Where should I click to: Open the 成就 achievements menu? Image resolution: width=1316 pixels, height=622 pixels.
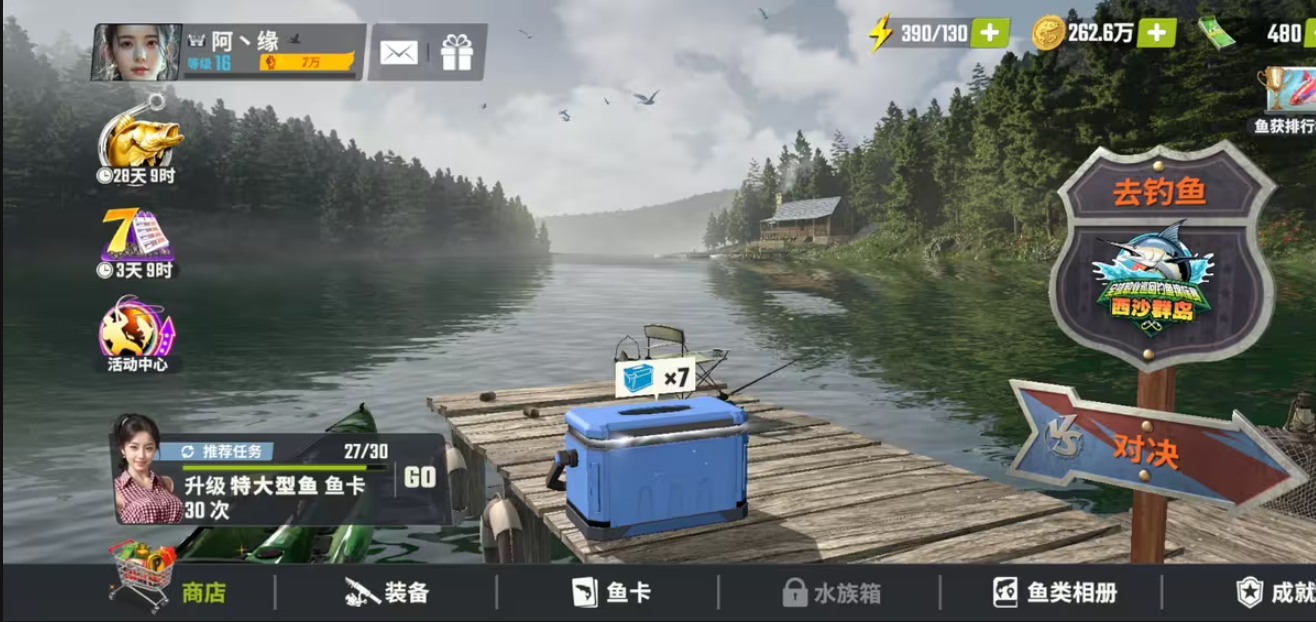click(1275, 592)
